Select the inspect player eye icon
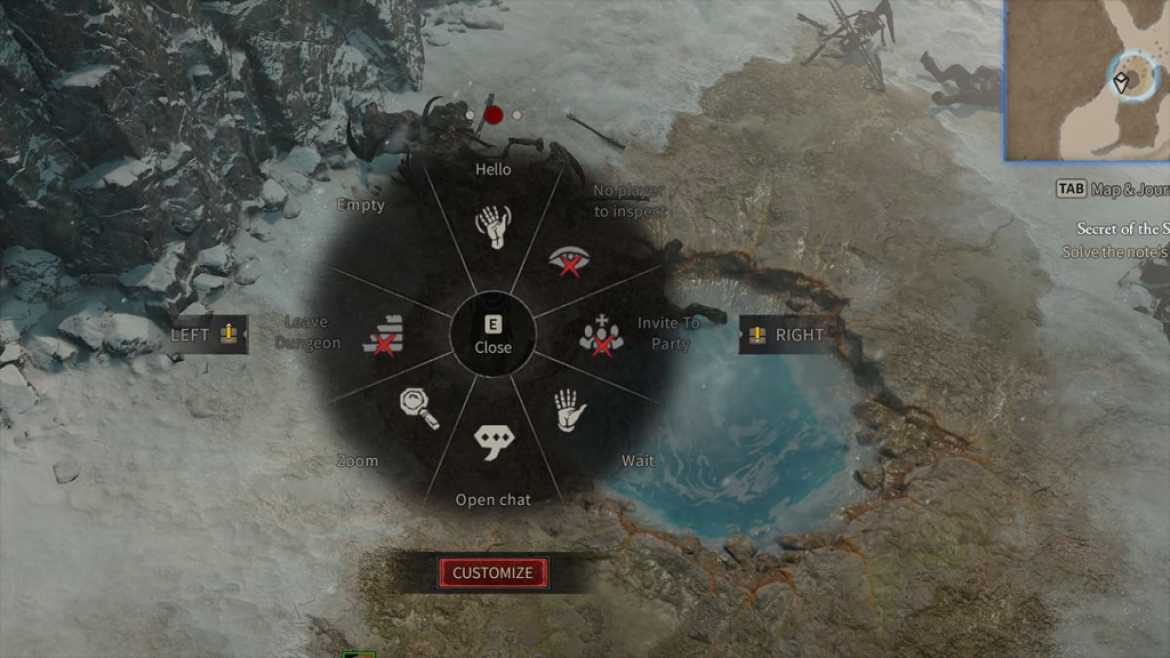 tap(569, 261)
